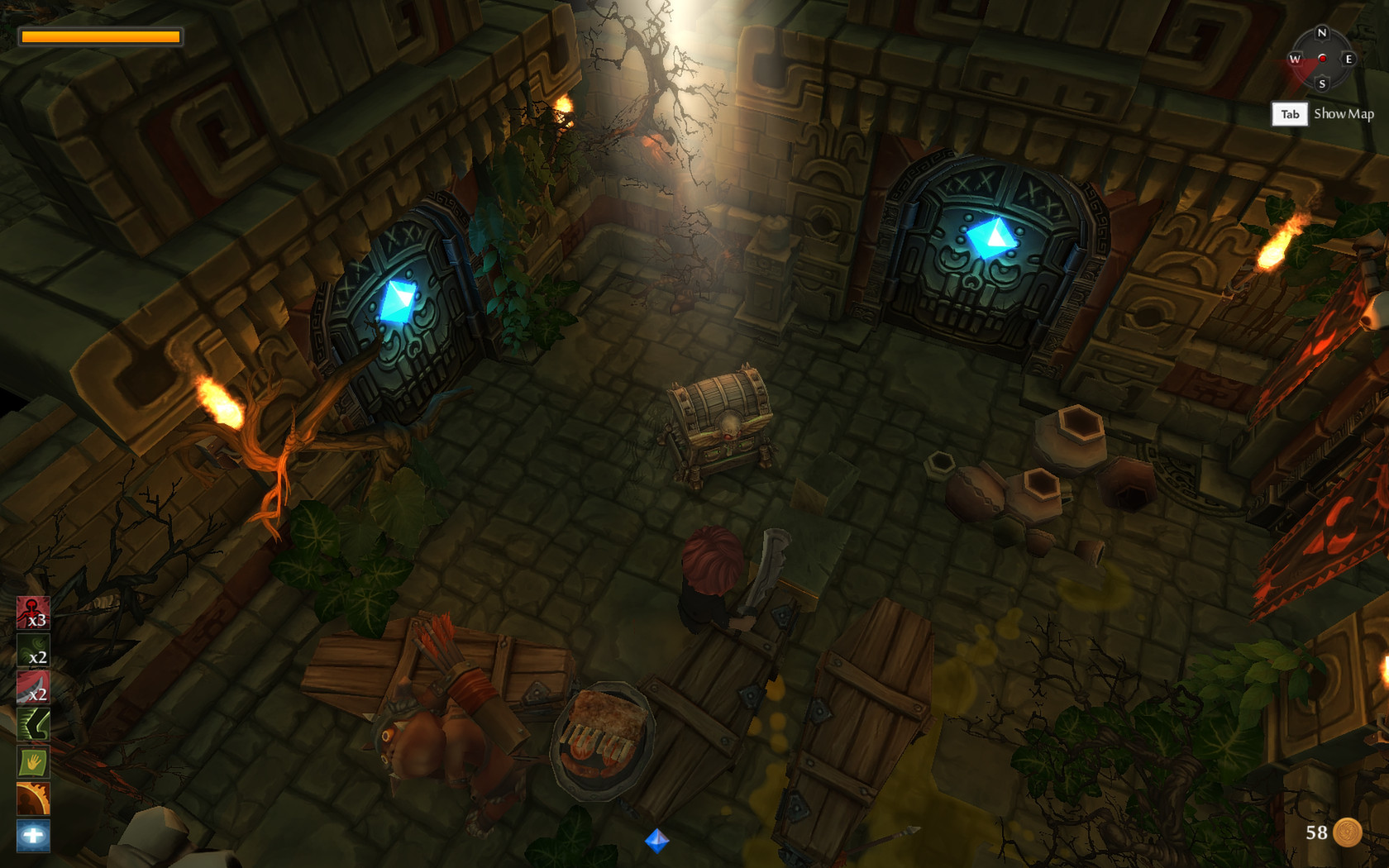Click the orange experience bar top left
Screen dimensions: 1389x868
tap(99, 36)
